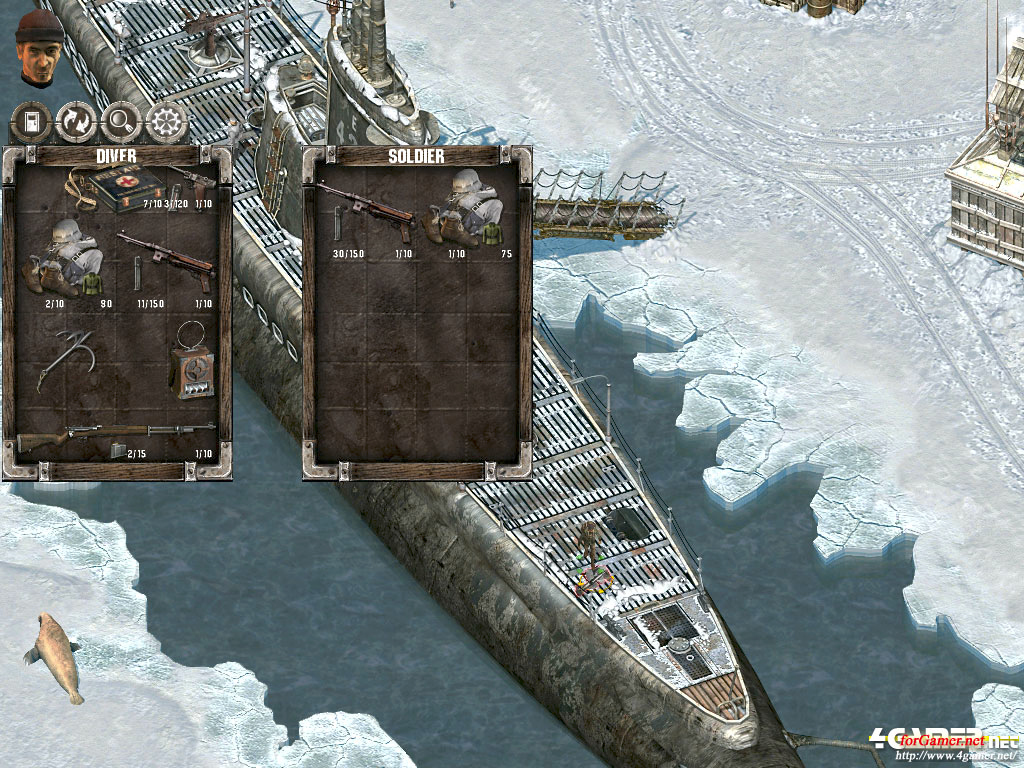This screenshot has height=768, width=1024.
Task: Click the Soldier panel title bar
Action: 417,156
